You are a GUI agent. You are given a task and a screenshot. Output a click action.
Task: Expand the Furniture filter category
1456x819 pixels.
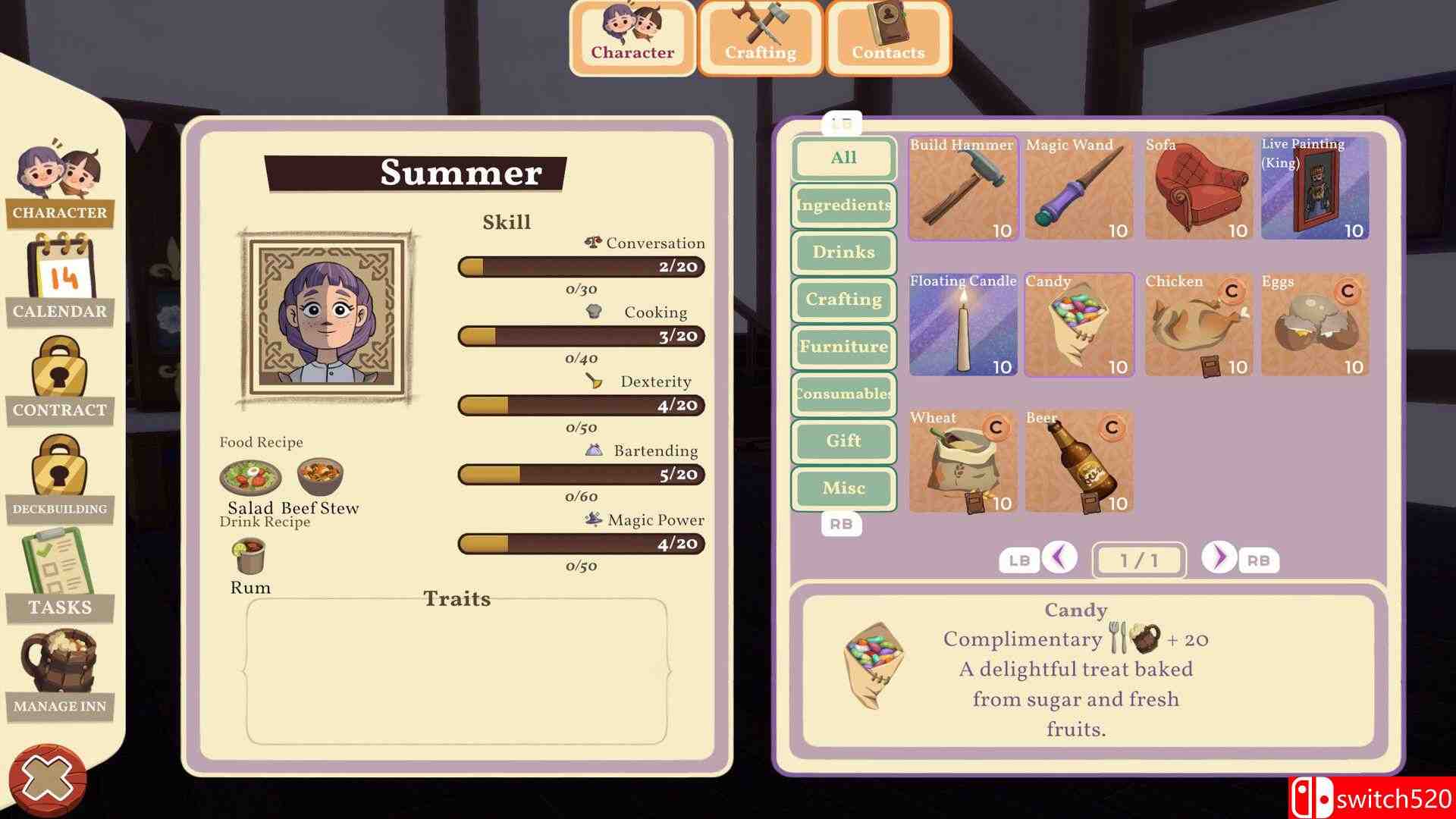point(843,347)
